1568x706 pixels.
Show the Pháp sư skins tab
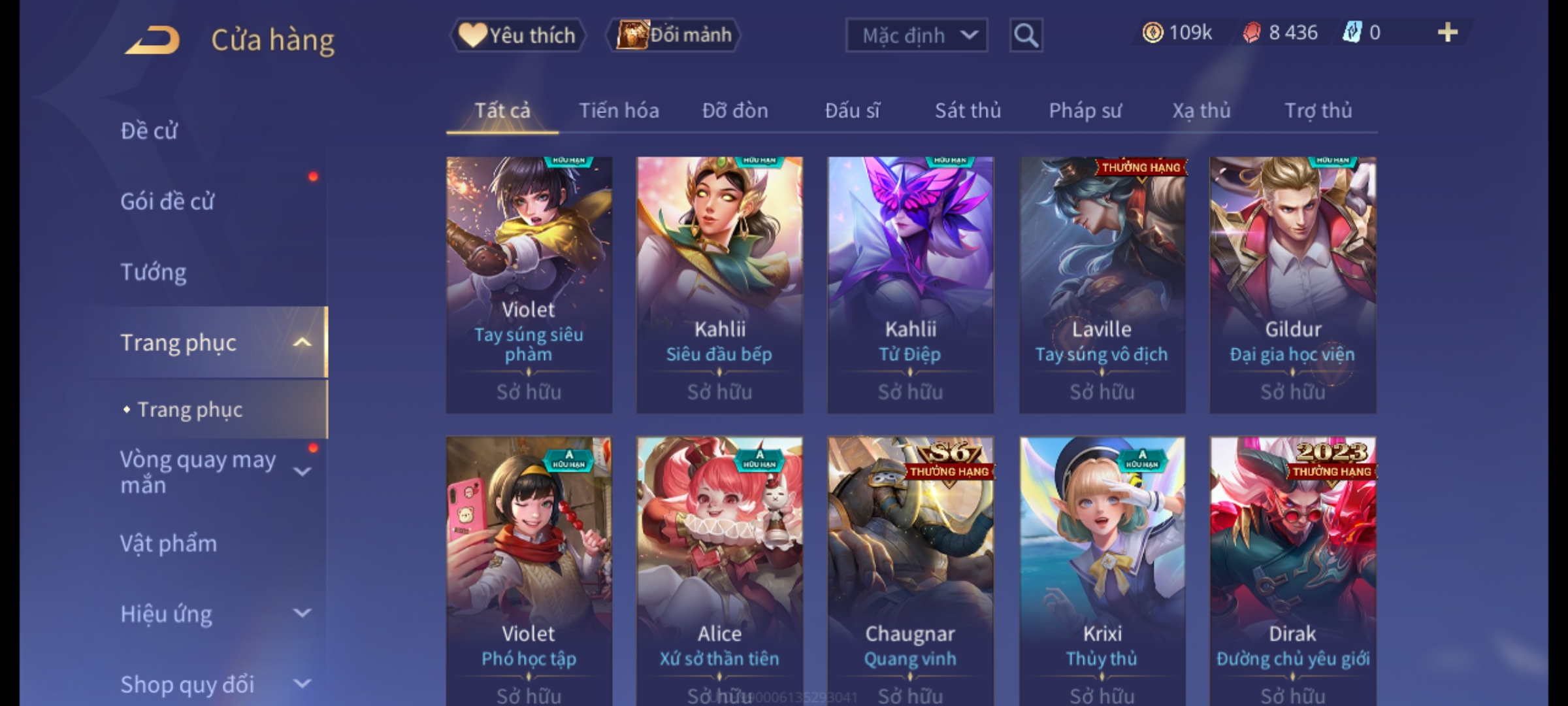(1085, 111)
